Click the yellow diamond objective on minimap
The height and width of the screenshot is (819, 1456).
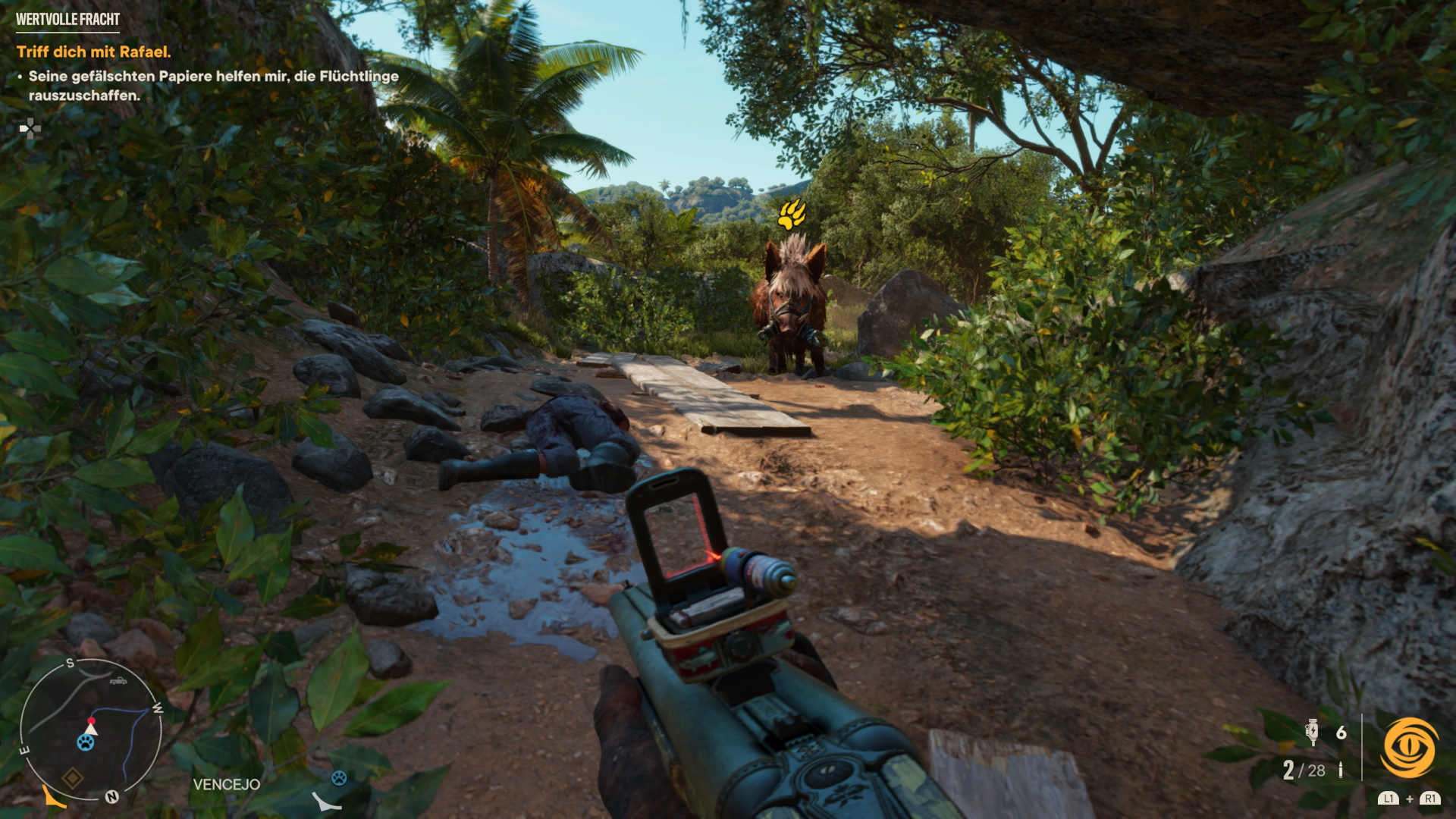tap(73, 778)
